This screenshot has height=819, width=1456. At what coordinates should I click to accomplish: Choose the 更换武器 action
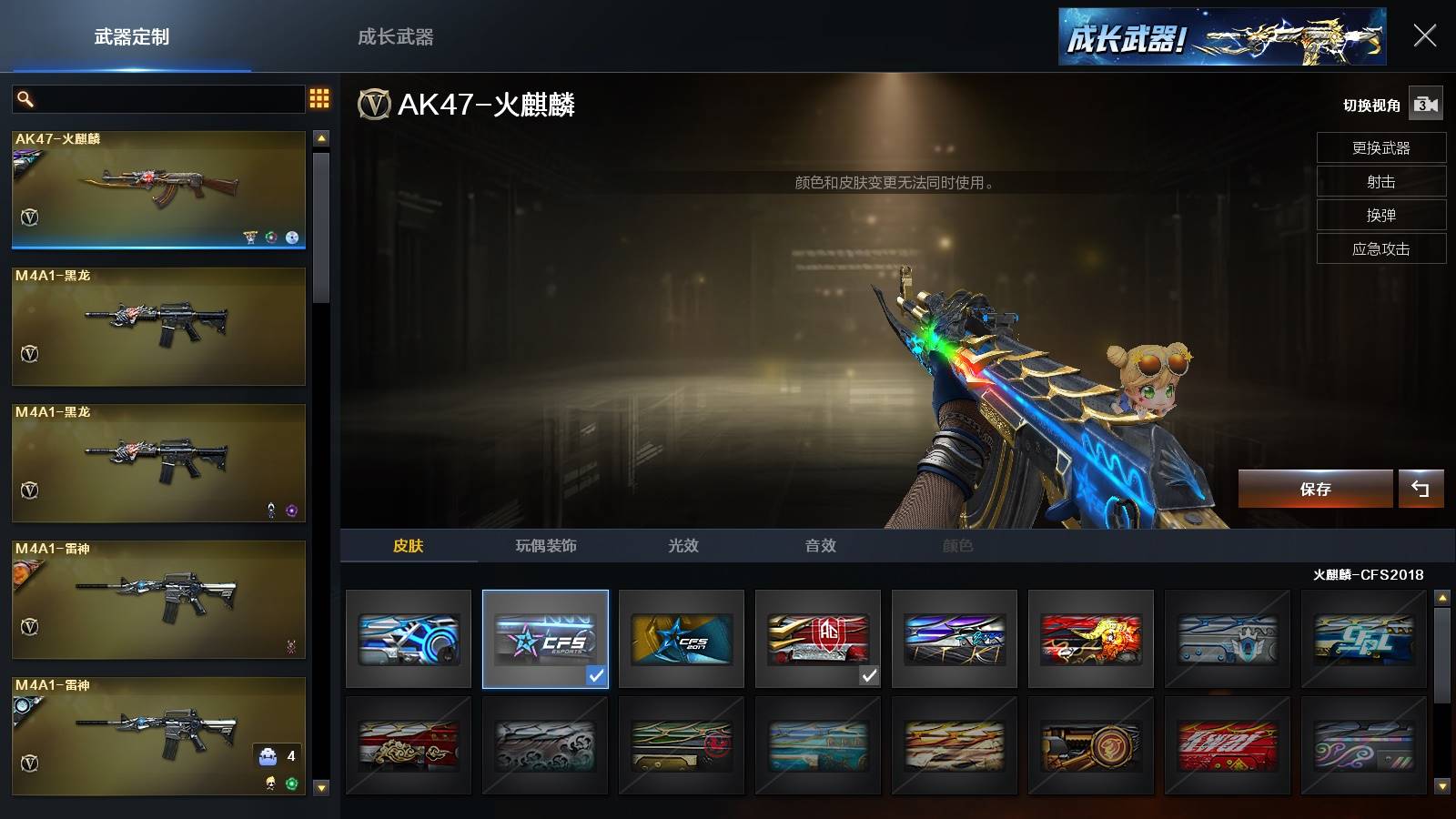point(1380,147)
